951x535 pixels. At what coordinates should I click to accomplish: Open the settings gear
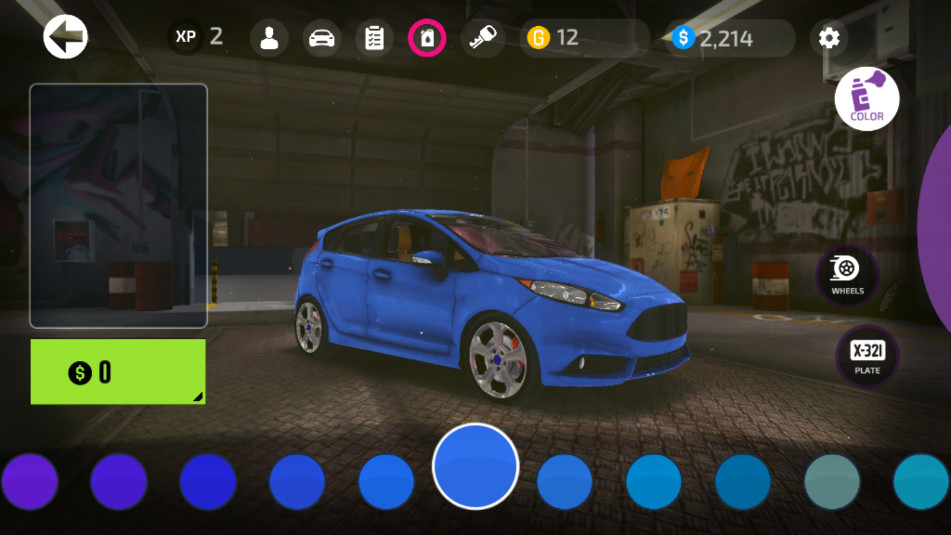829,38
